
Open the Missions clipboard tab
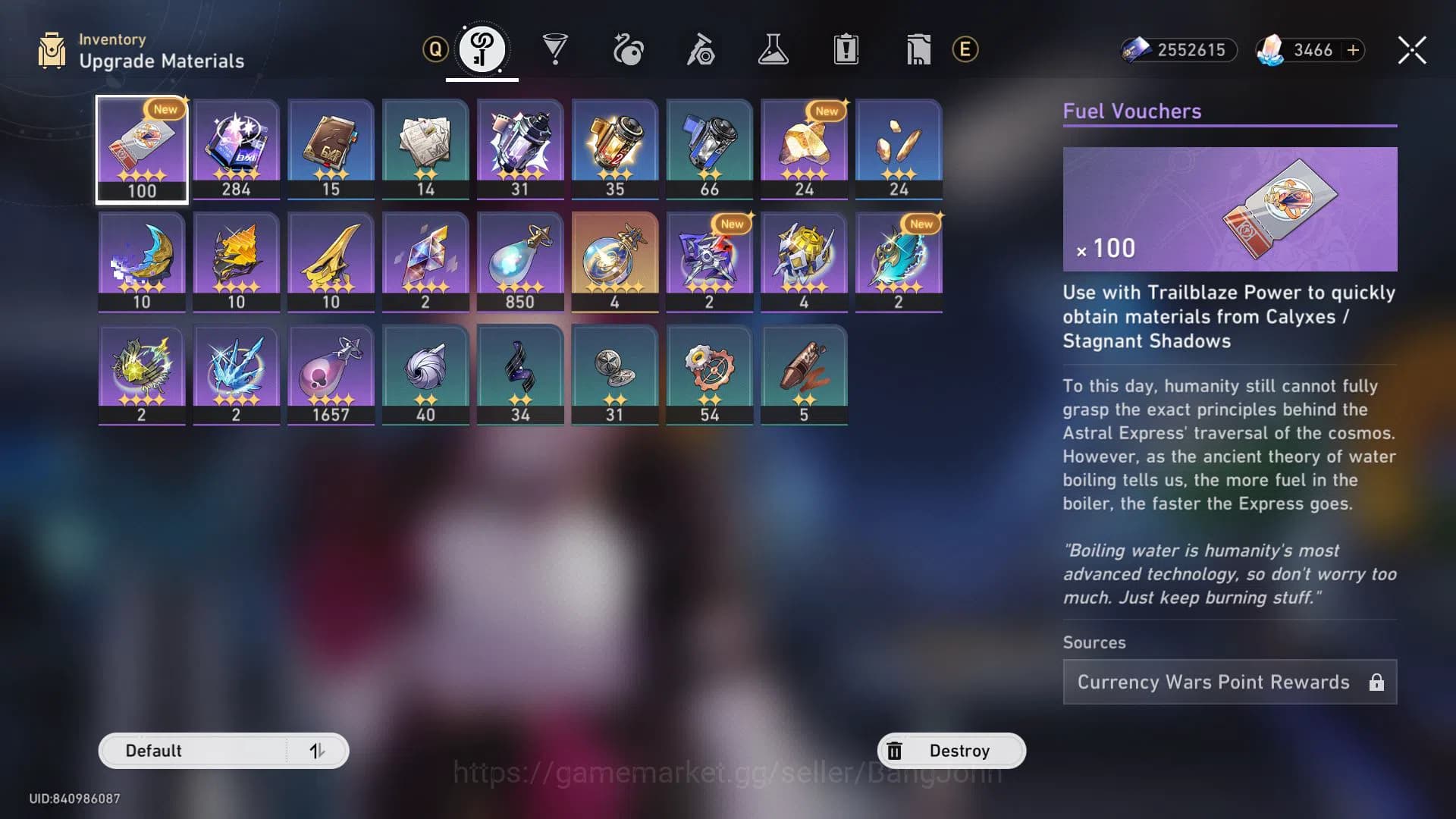click(844, 49)
